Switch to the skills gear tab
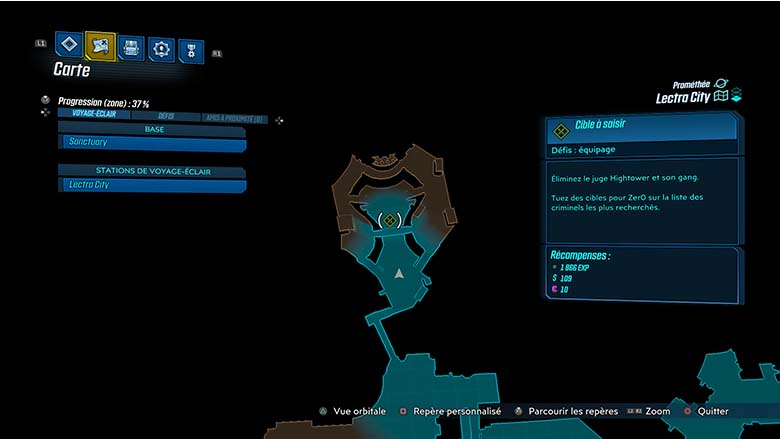Image resolution: width=780 pixels, height=439 pixels. (x=161, y=48)
